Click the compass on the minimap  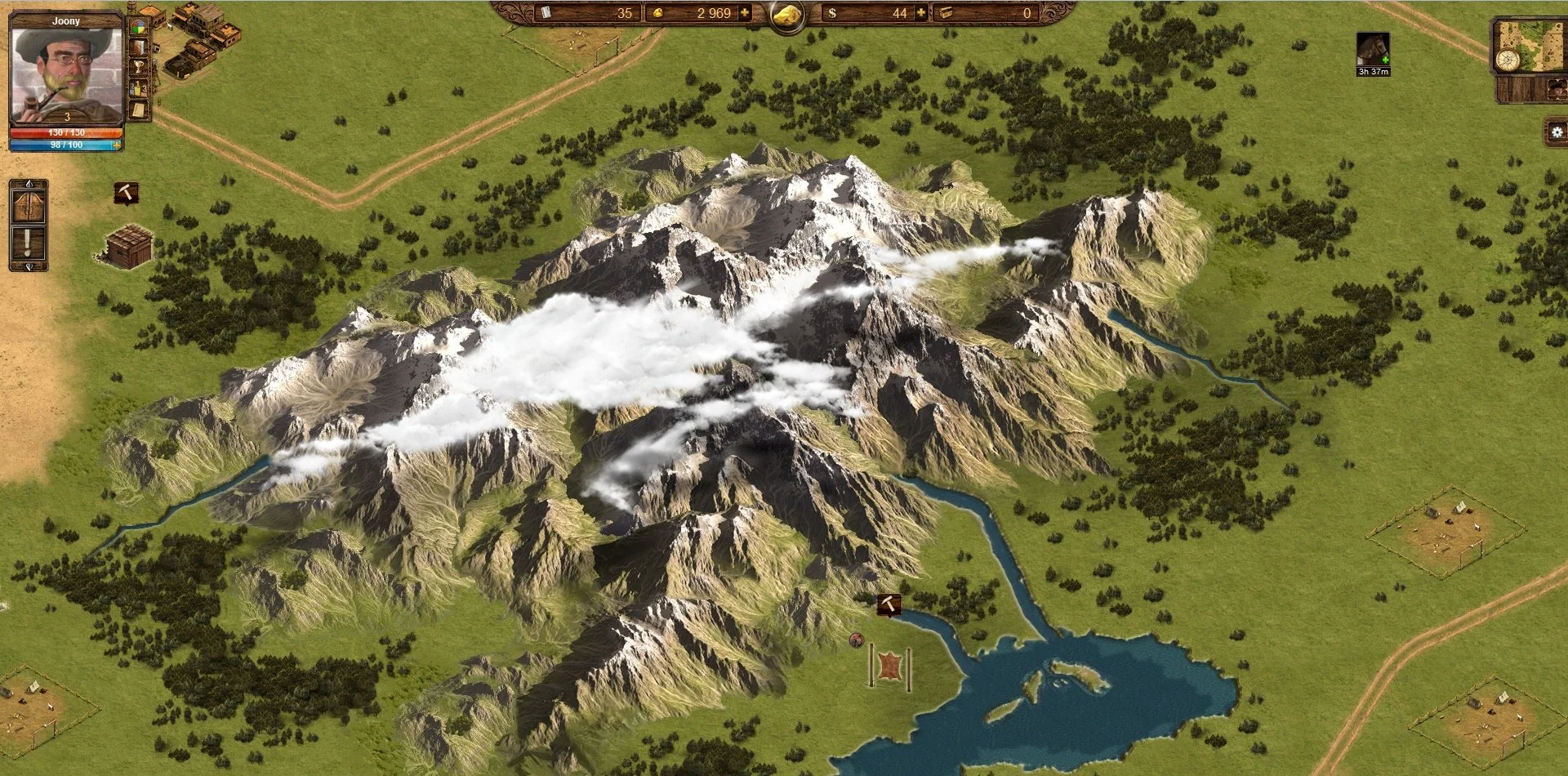click(1507, 60)
